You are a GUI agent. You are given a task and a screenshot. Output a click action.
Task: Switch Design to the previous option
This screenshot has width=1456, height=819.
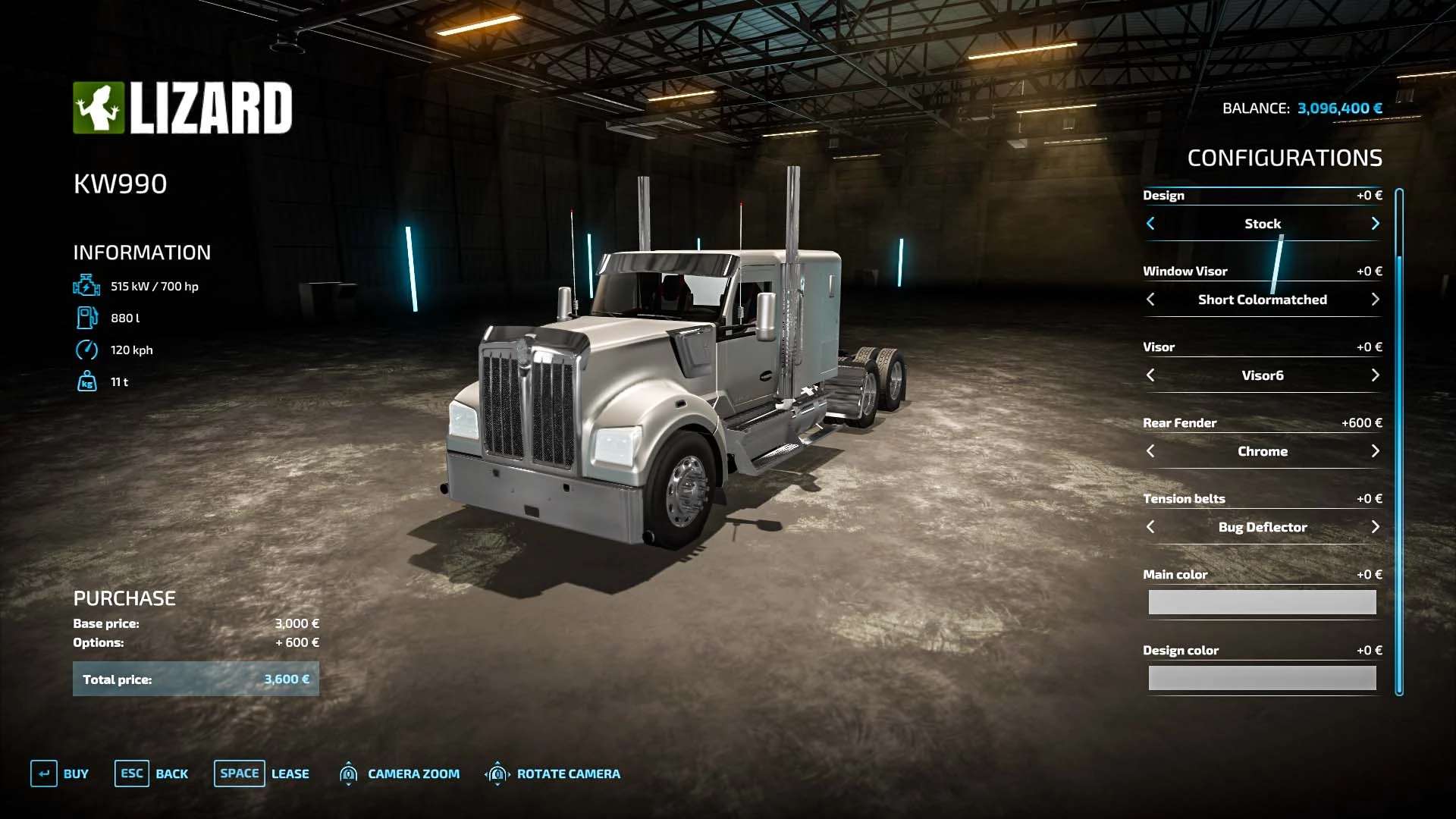(1150, 224)
